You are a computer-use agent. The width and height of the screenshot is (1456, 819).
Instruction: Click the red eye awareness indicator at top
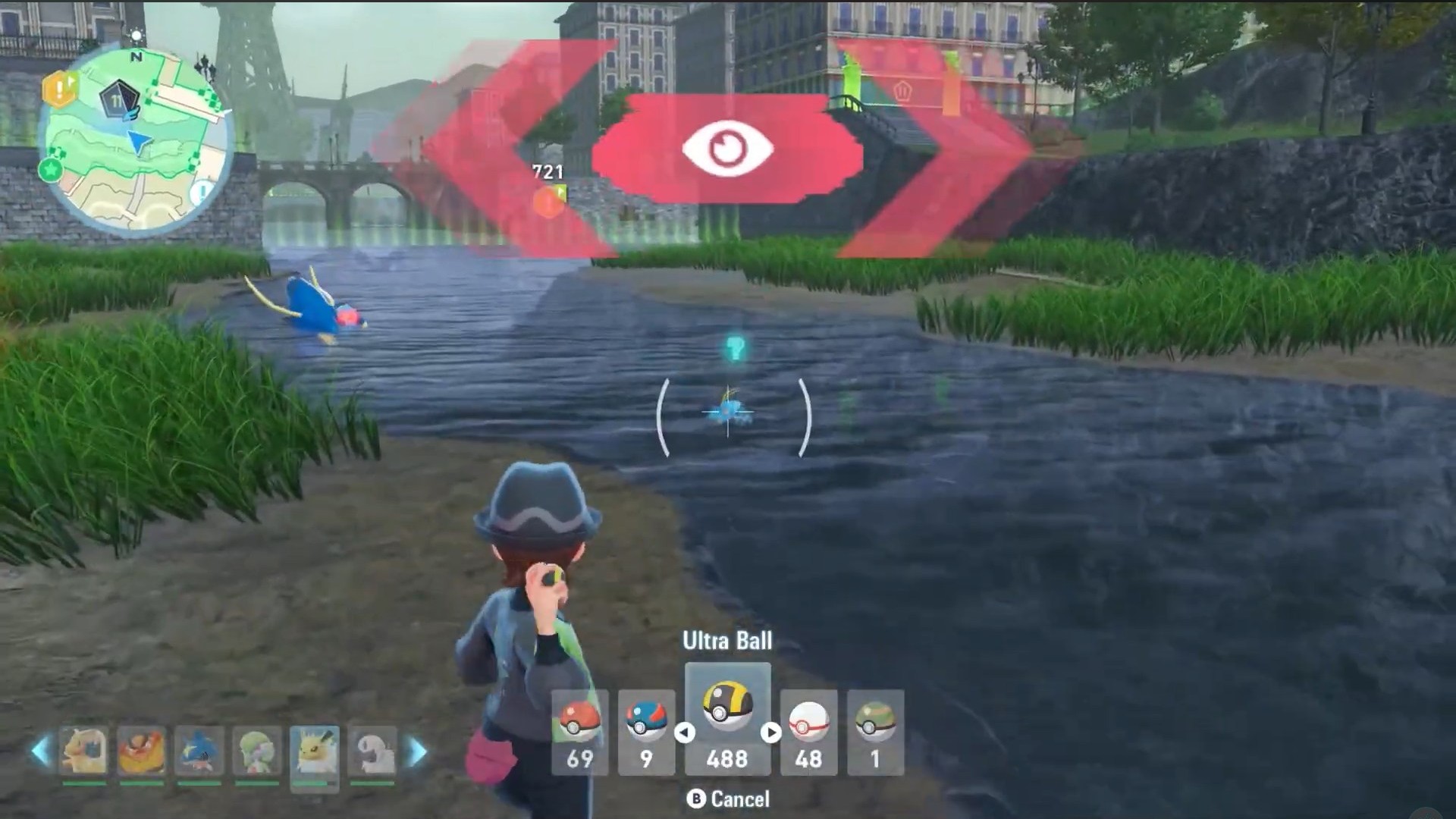(730, 146)
